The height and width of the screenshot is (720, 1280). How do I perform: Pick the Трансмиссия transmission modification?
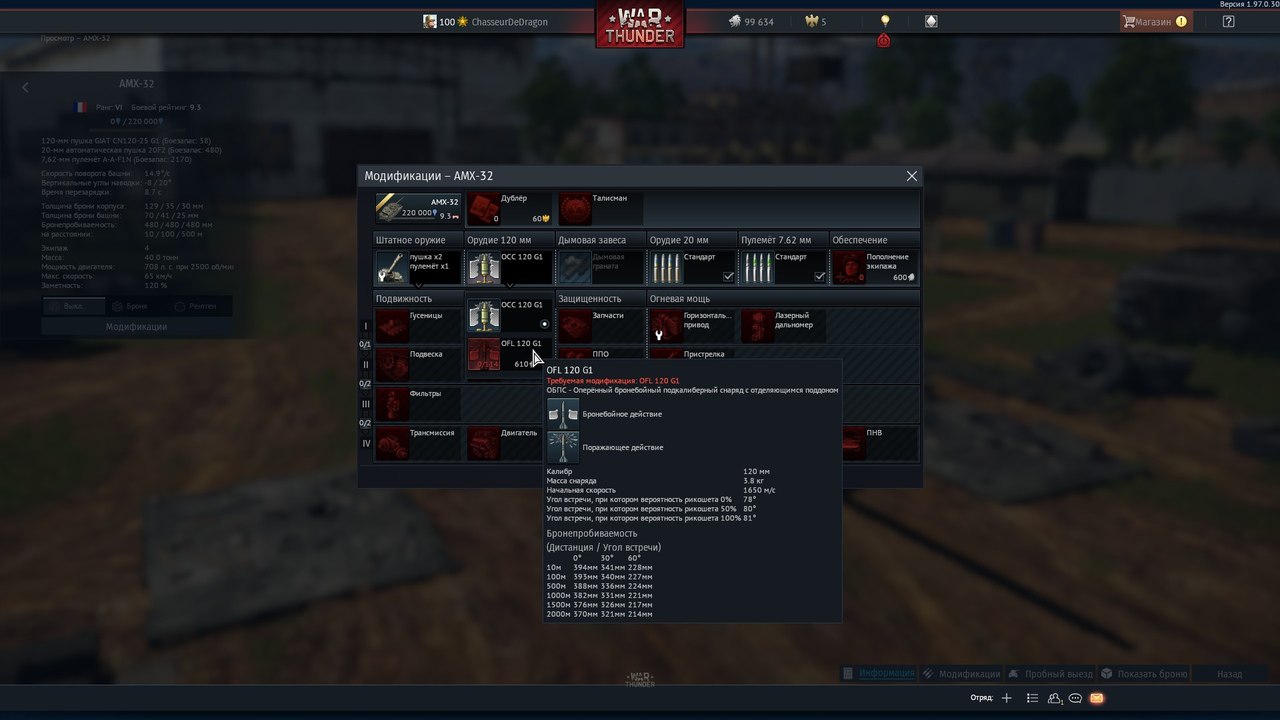click(417, 443)
